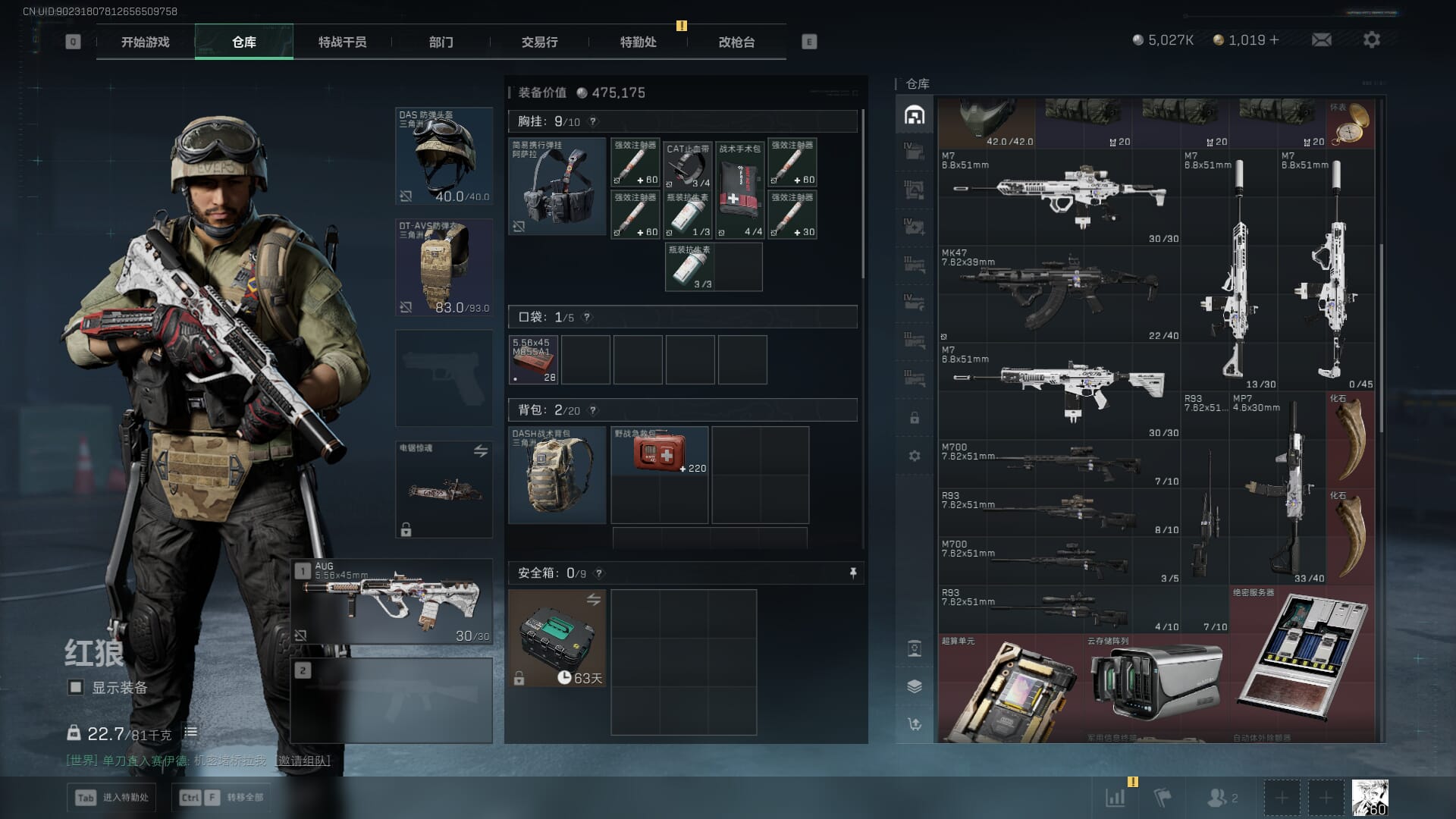The width and height of the screenshot is (1456, 819).
Task: Choose the DASH战术背包 backpack slot
Action: [557, 475]
